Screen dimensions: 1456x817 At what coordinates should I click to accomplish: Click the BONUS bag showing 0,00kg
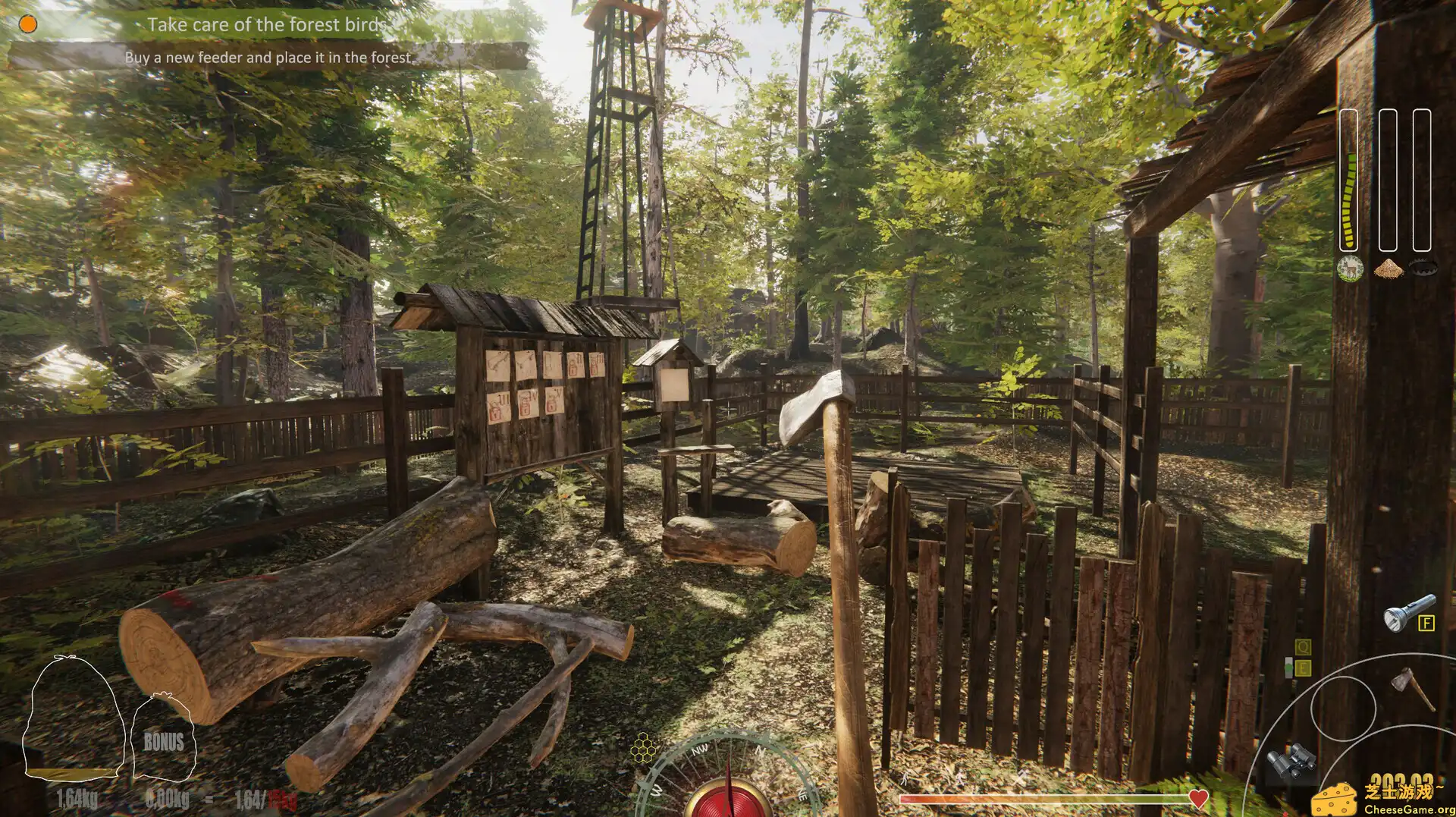[x=163, y=736]
